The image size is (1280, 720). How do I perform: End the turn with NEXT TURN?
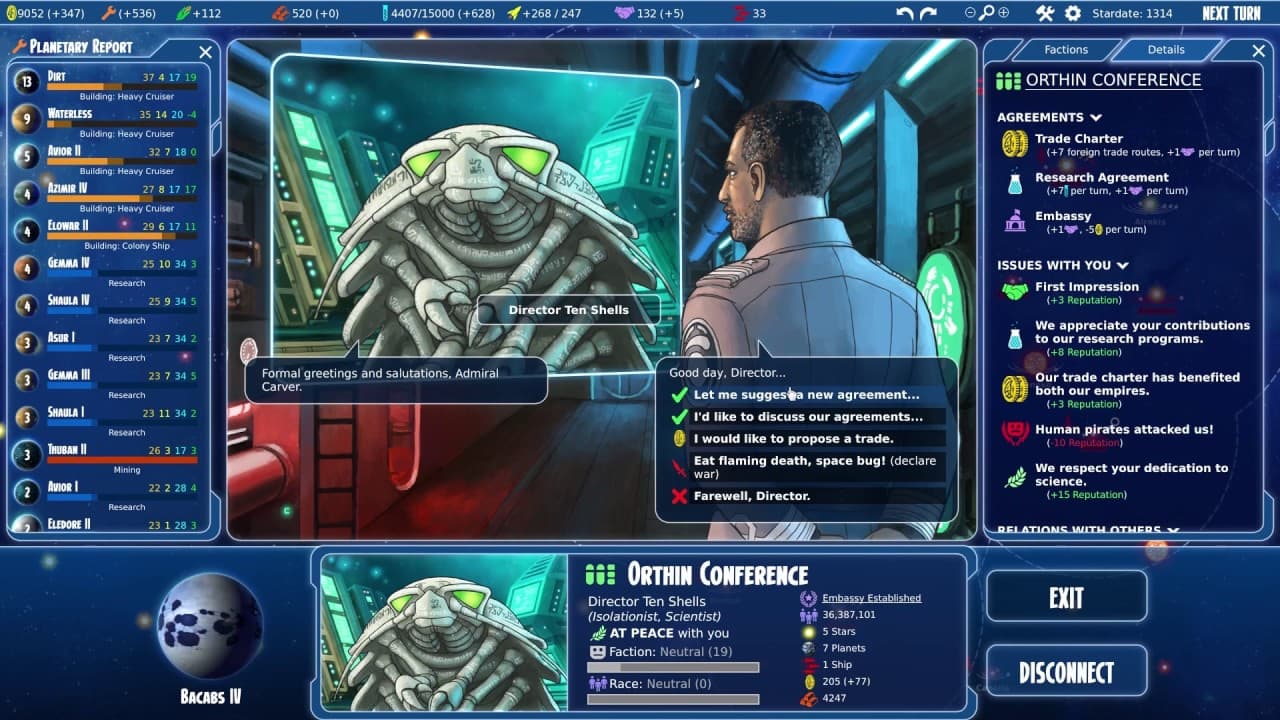[1231, 14]
